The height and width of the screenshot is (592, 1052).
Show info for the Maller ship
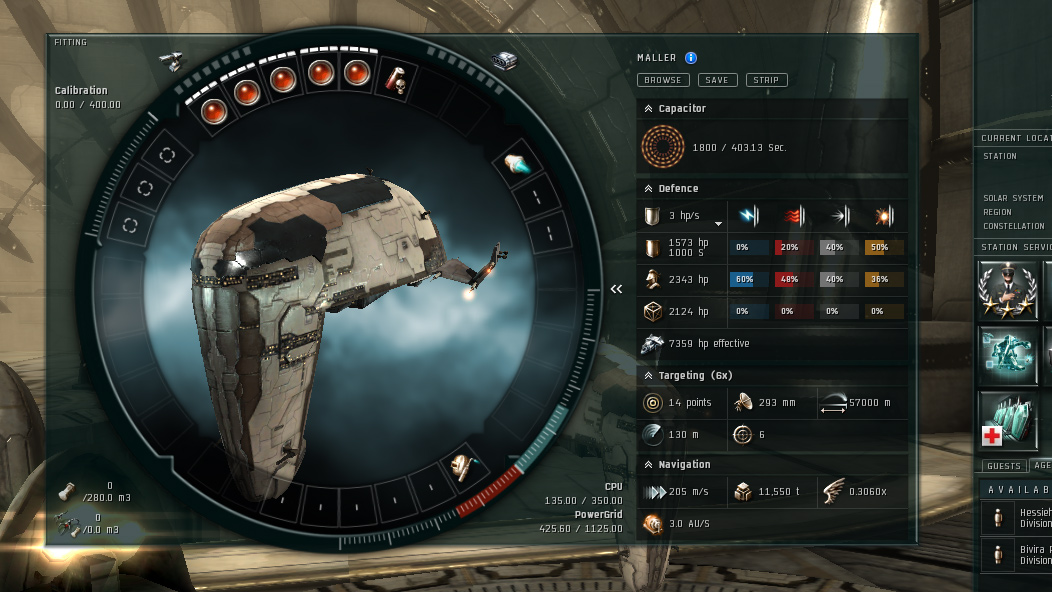(691, 58)
